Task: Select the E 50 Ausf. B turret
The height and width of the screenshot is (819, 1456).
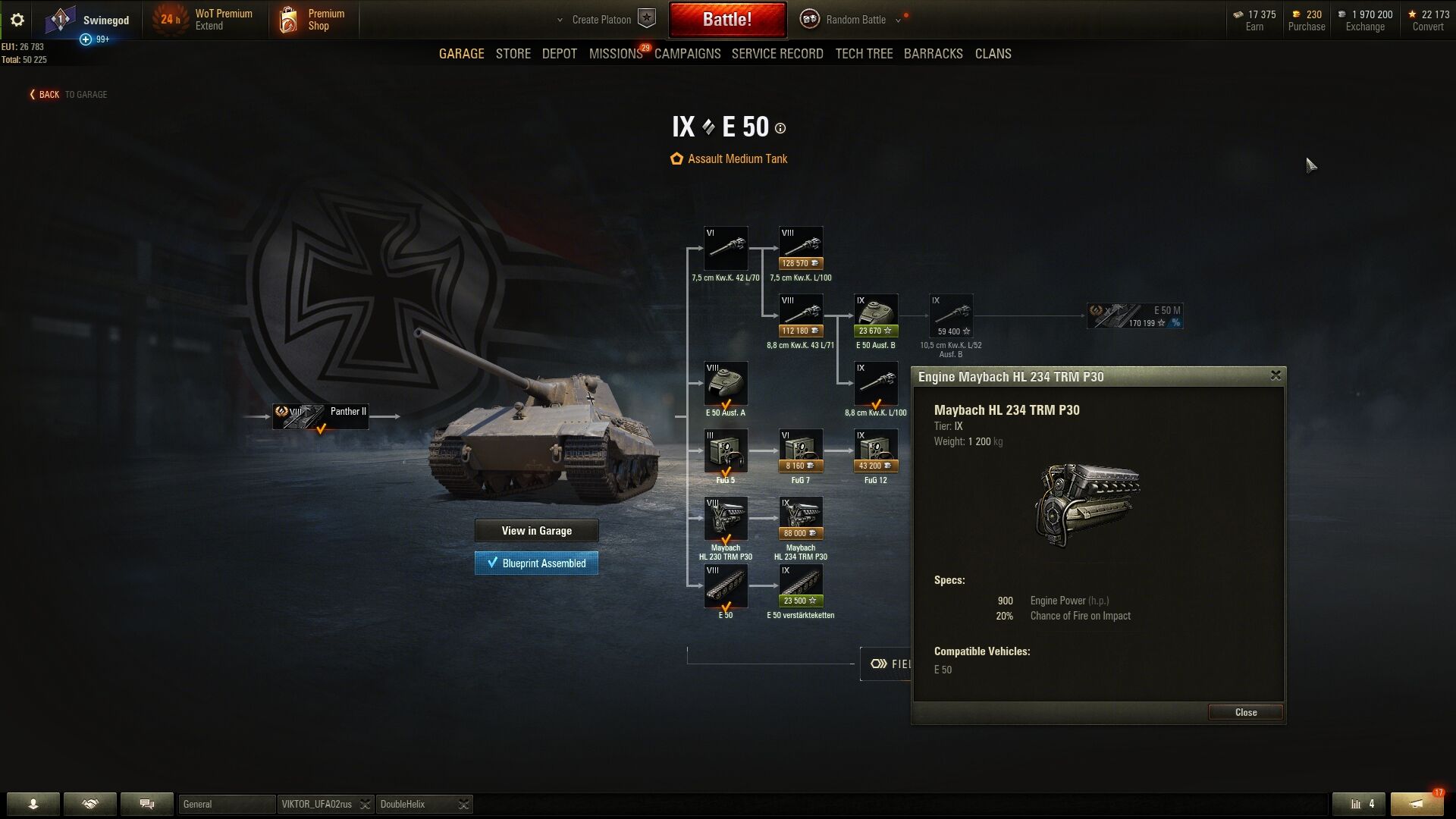Action: click(x=875, y=316)
